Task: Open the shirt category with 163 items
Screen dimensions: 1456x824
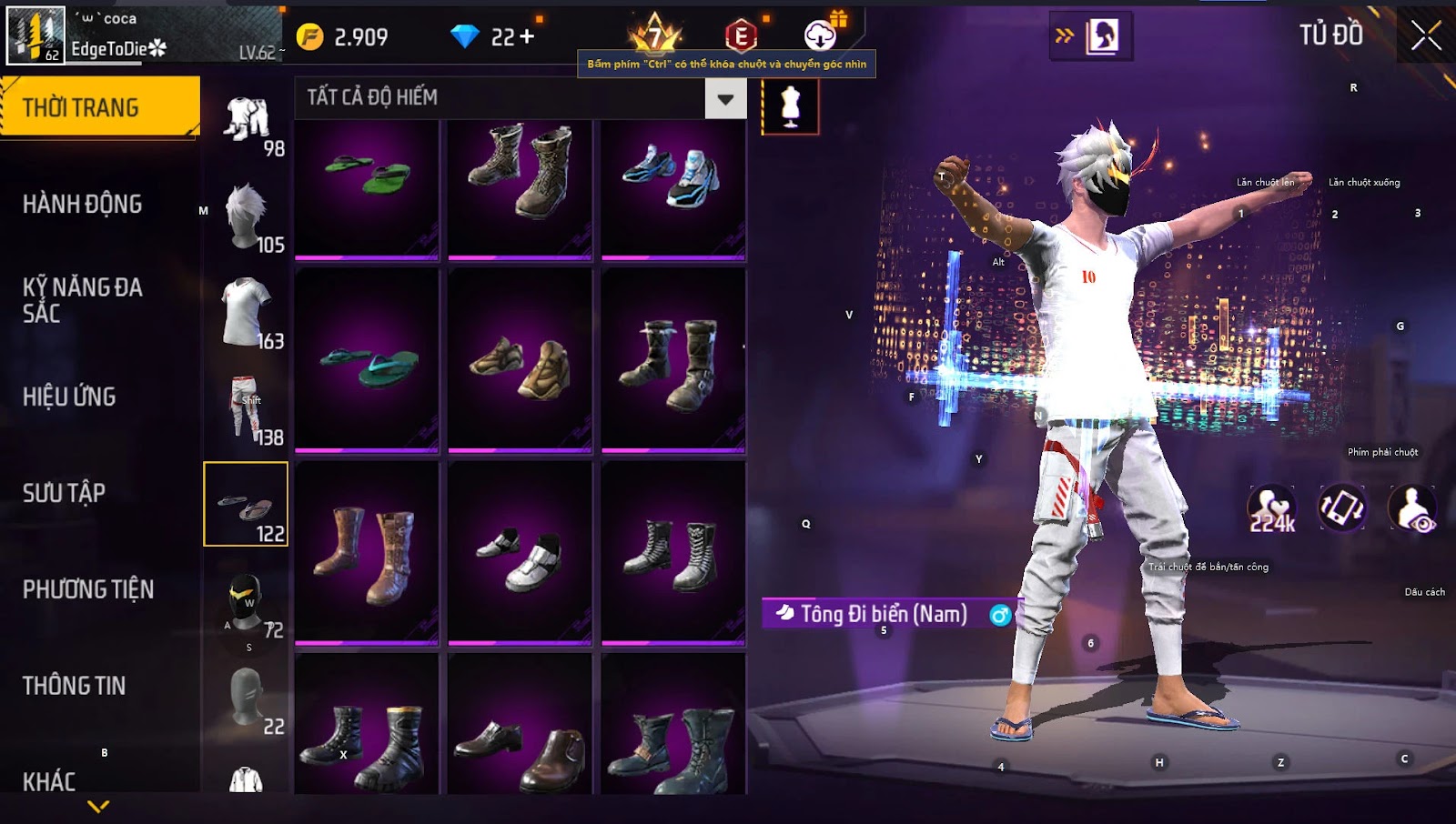Action: 246,314
